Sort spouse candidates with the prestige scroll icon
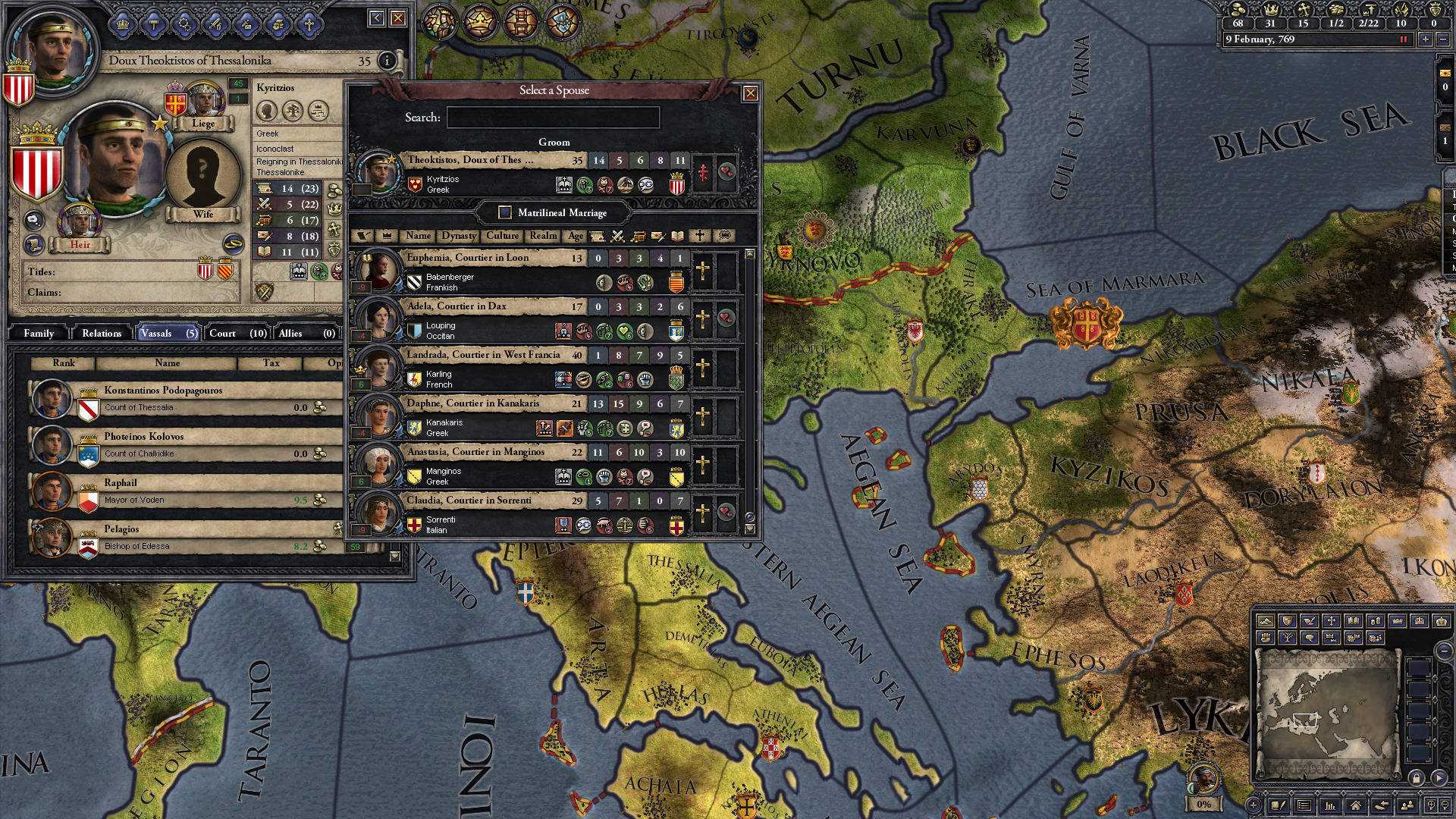 pos(598,236)
